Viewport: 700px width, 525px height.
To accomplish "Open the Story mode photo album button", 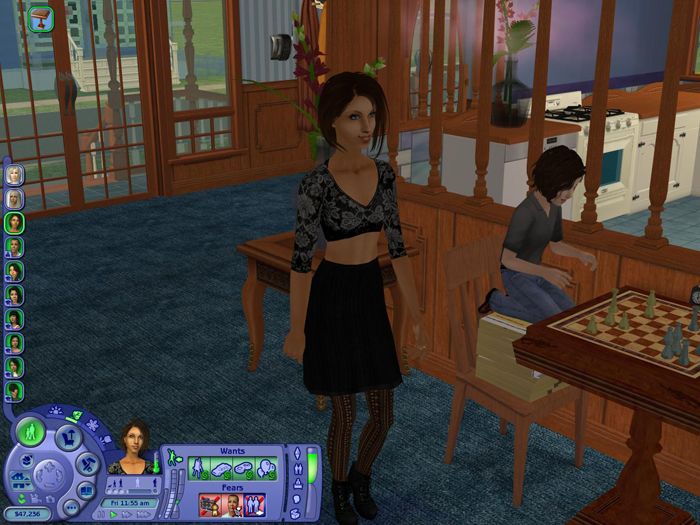I will [x=86, y=491].
